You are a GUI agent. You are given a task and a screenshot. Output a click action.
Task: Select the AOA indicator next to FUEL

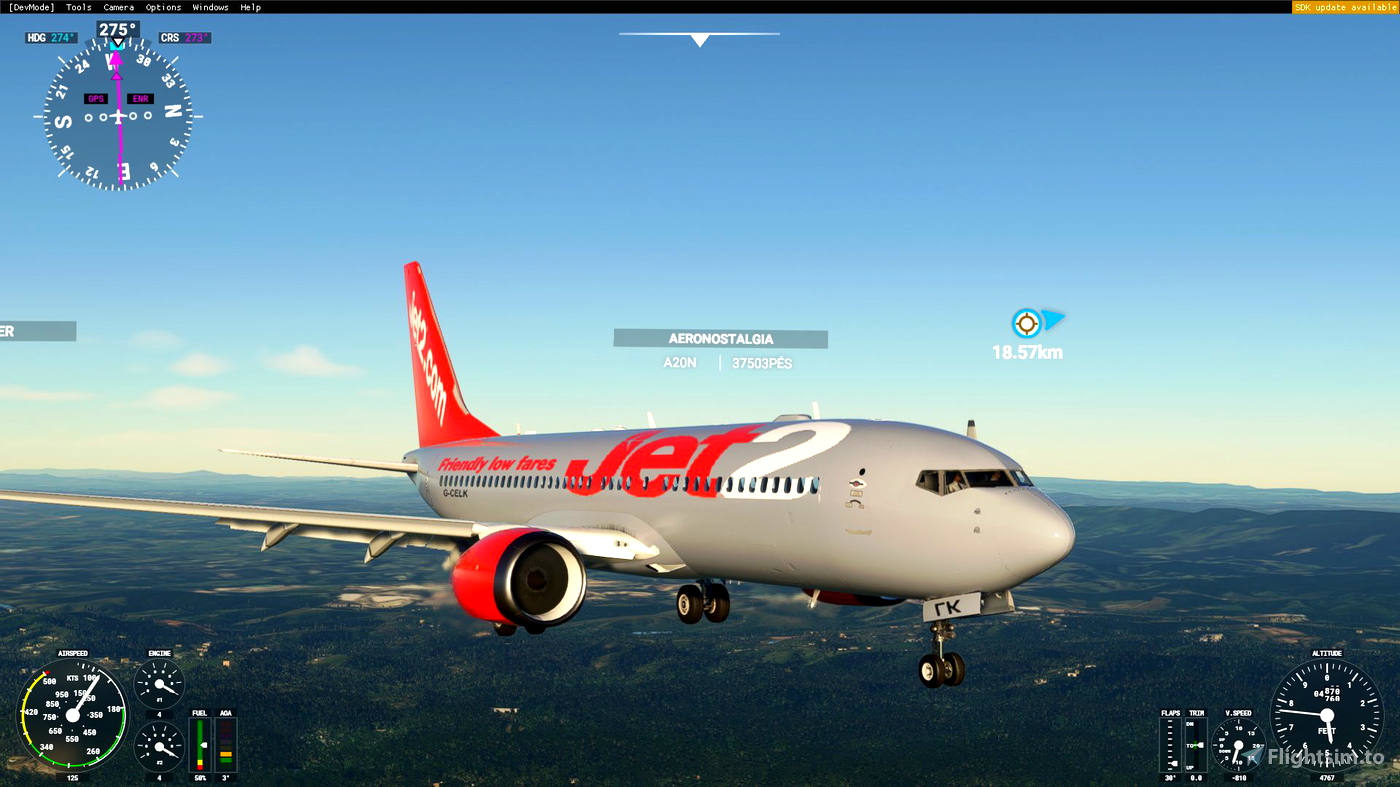[x=224, y=742]
